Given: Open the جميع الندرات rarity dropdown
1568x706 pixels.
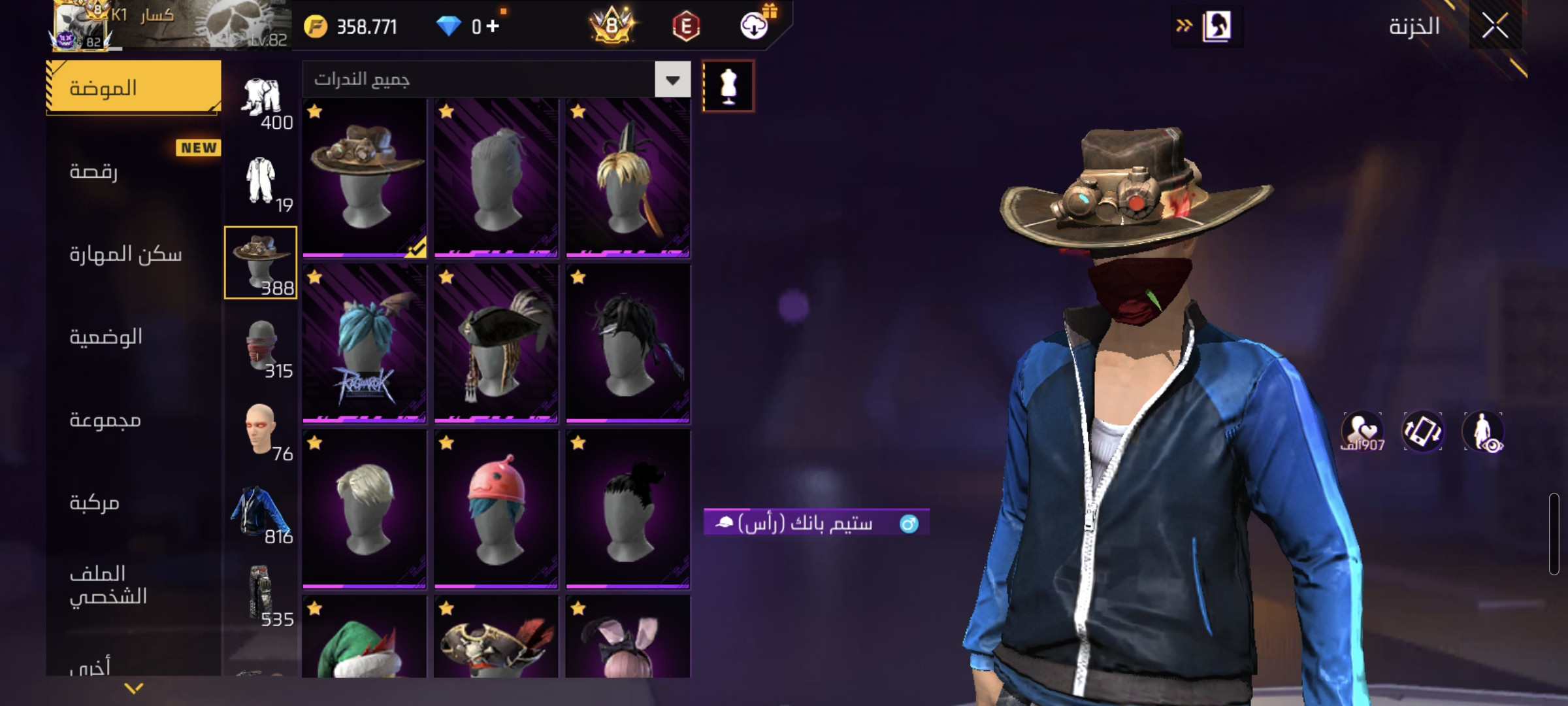Looking at the screenshot, I should [x=672, y=80].
